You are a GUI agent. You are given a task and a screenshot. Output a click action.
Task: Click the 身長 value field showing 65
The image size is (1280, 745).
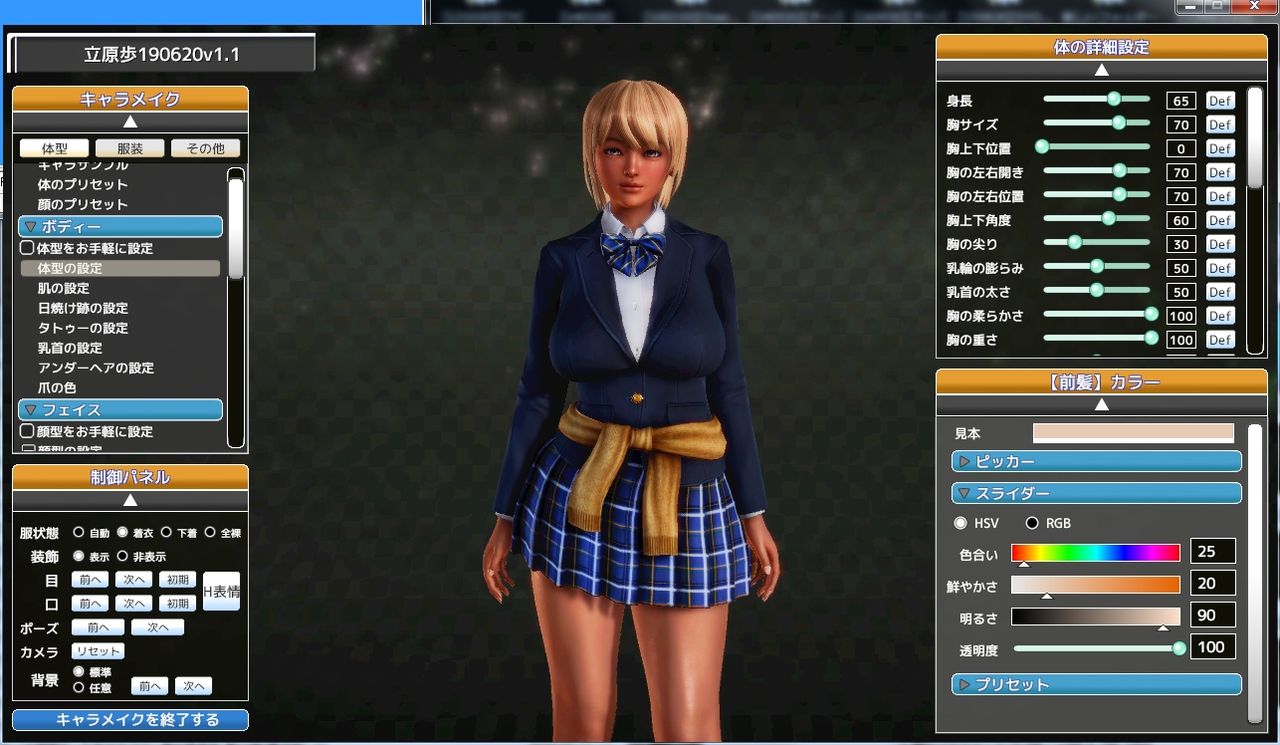click(1180, 100)
